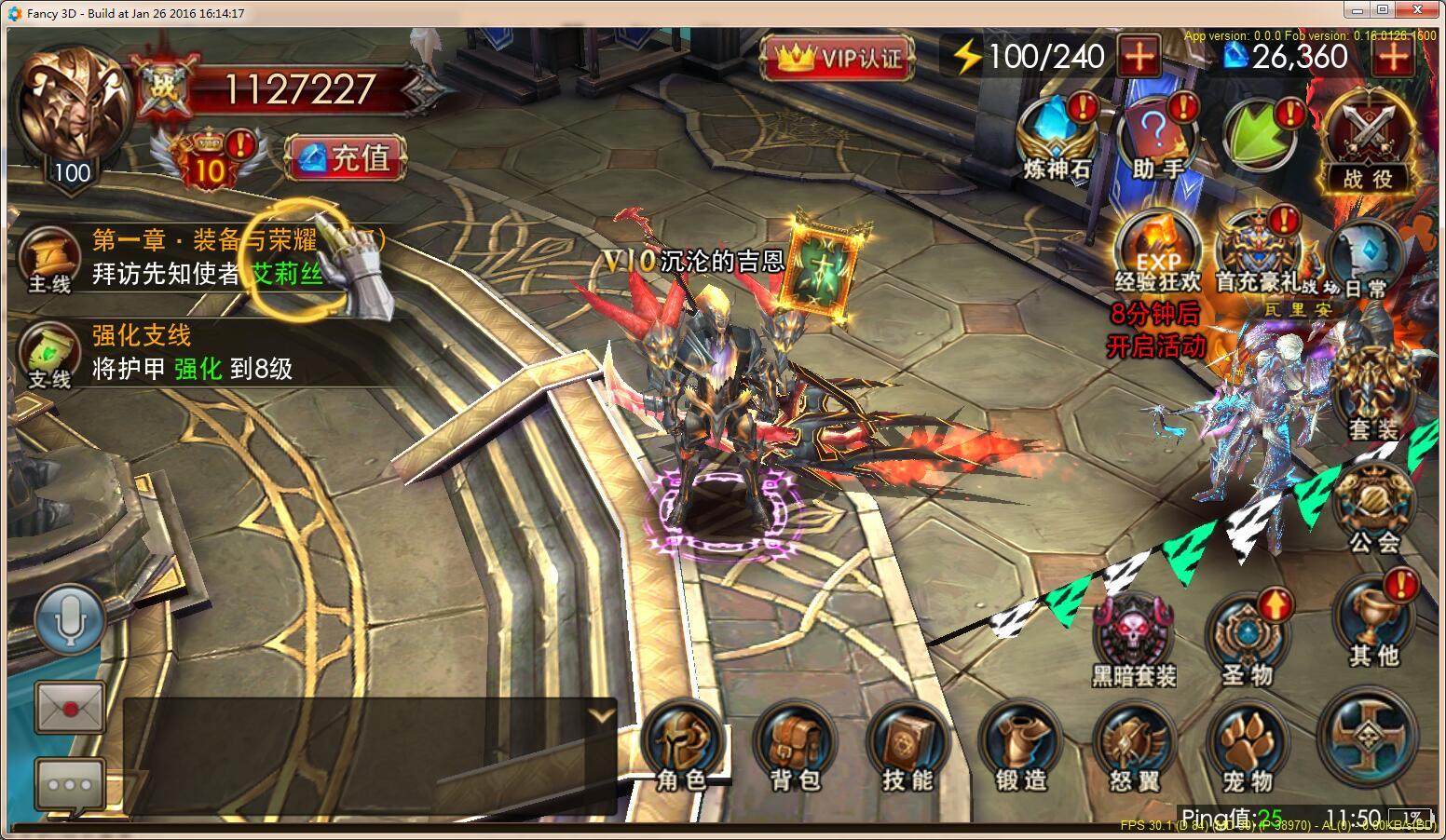Open the 助手 helper icon

(x=1157, y=140)
